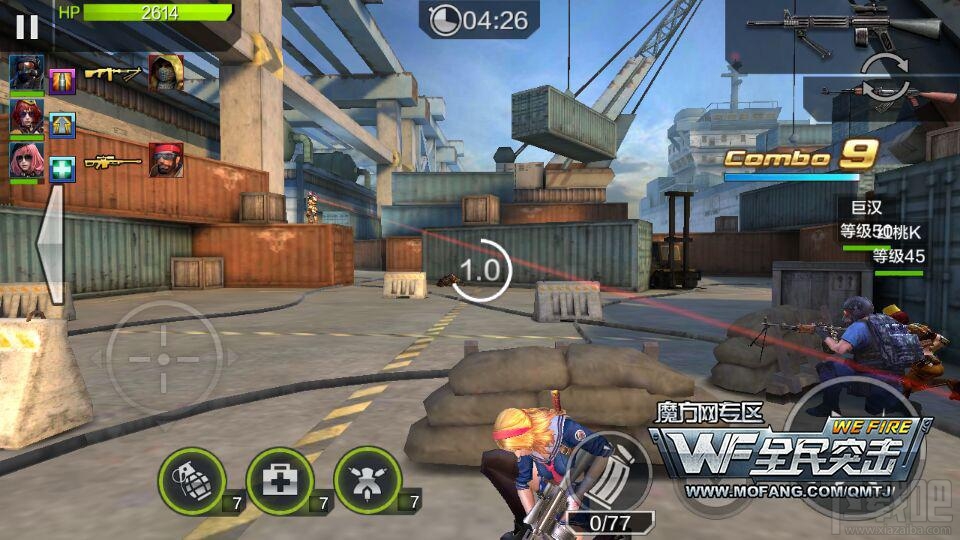Throw a grenade
This screenshot has height=540, width=960.
click(x=191, y=480)
